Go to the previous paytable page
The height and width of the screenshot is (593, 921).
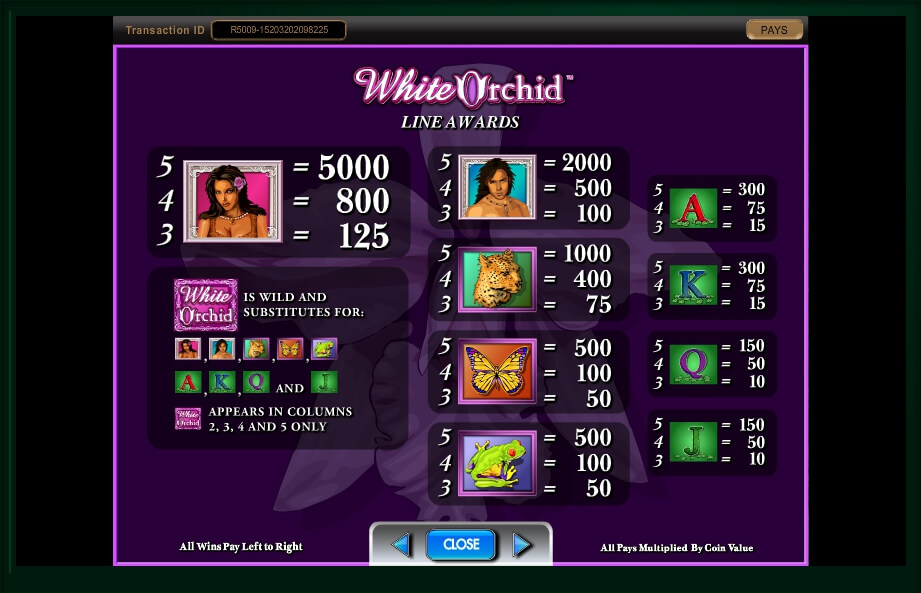coord(401,545)
